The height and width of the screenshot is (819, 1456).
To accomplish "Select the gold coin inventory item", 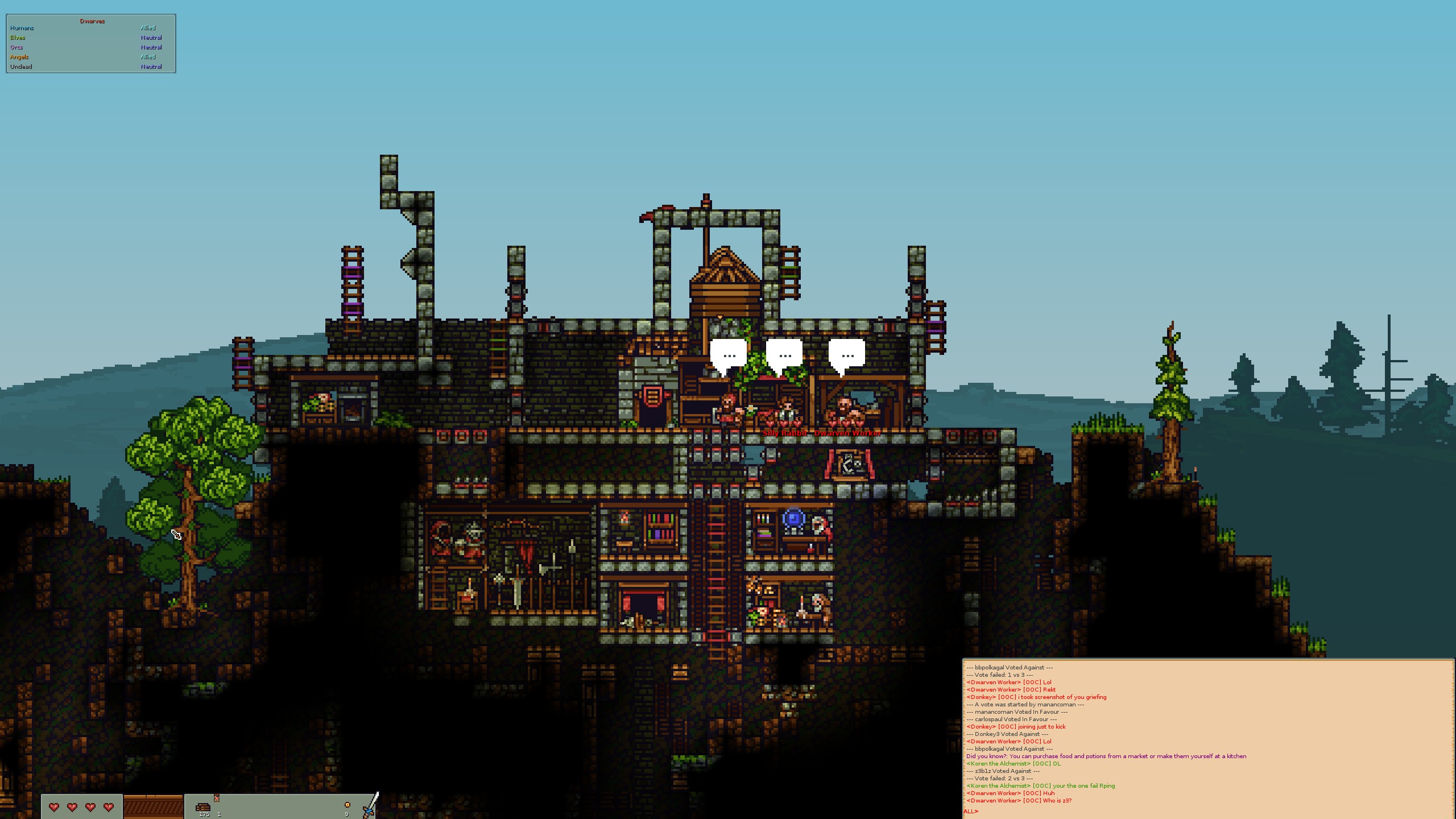I will point(347,805).
